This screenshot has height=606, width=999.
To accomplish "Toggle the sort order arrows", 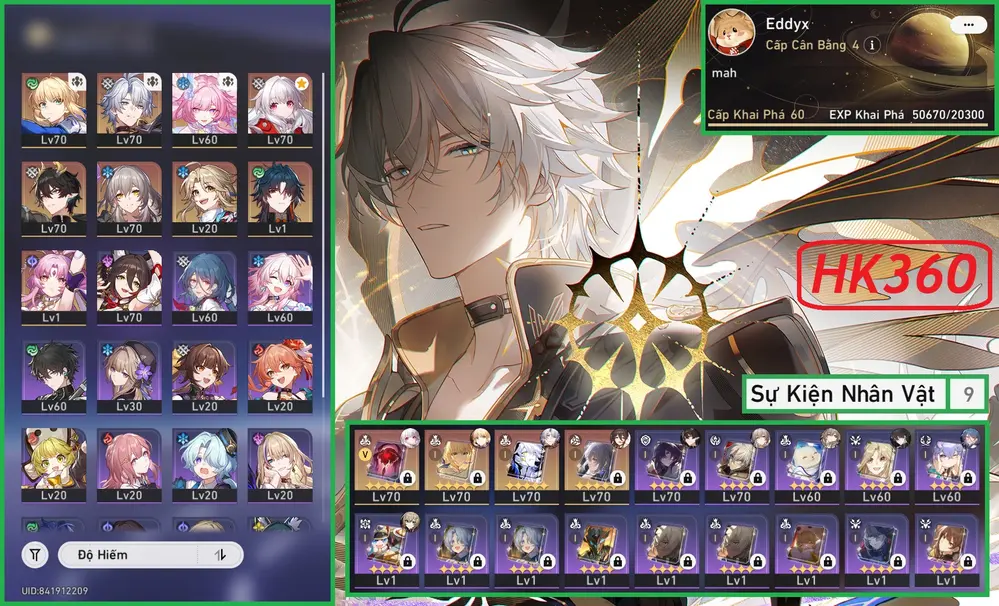I will (x=220, y=555).
